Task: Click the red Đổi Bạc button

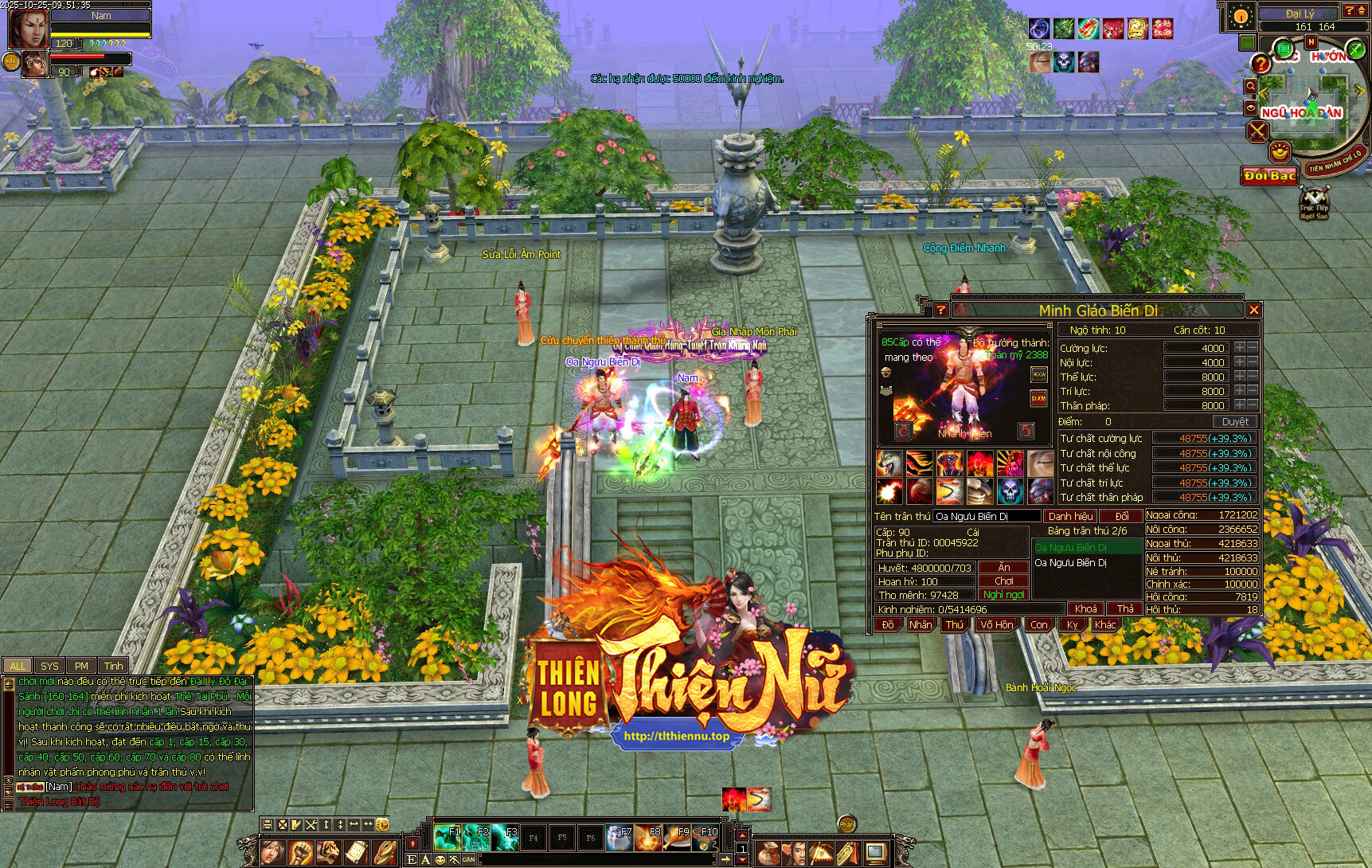Action: (1270, 175)
